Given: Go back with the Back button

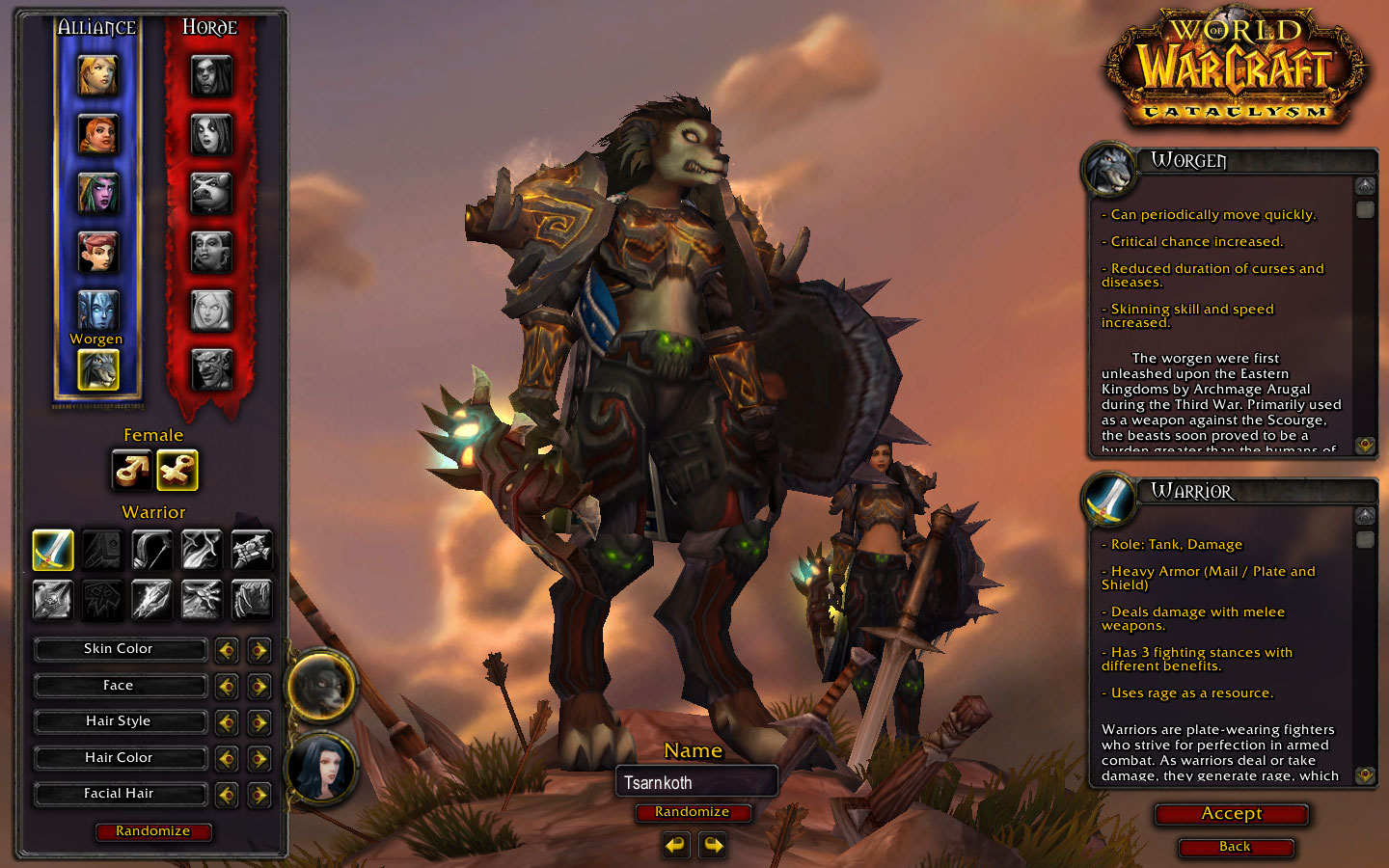Looking at the screenshot, I should click(1235, 847).
